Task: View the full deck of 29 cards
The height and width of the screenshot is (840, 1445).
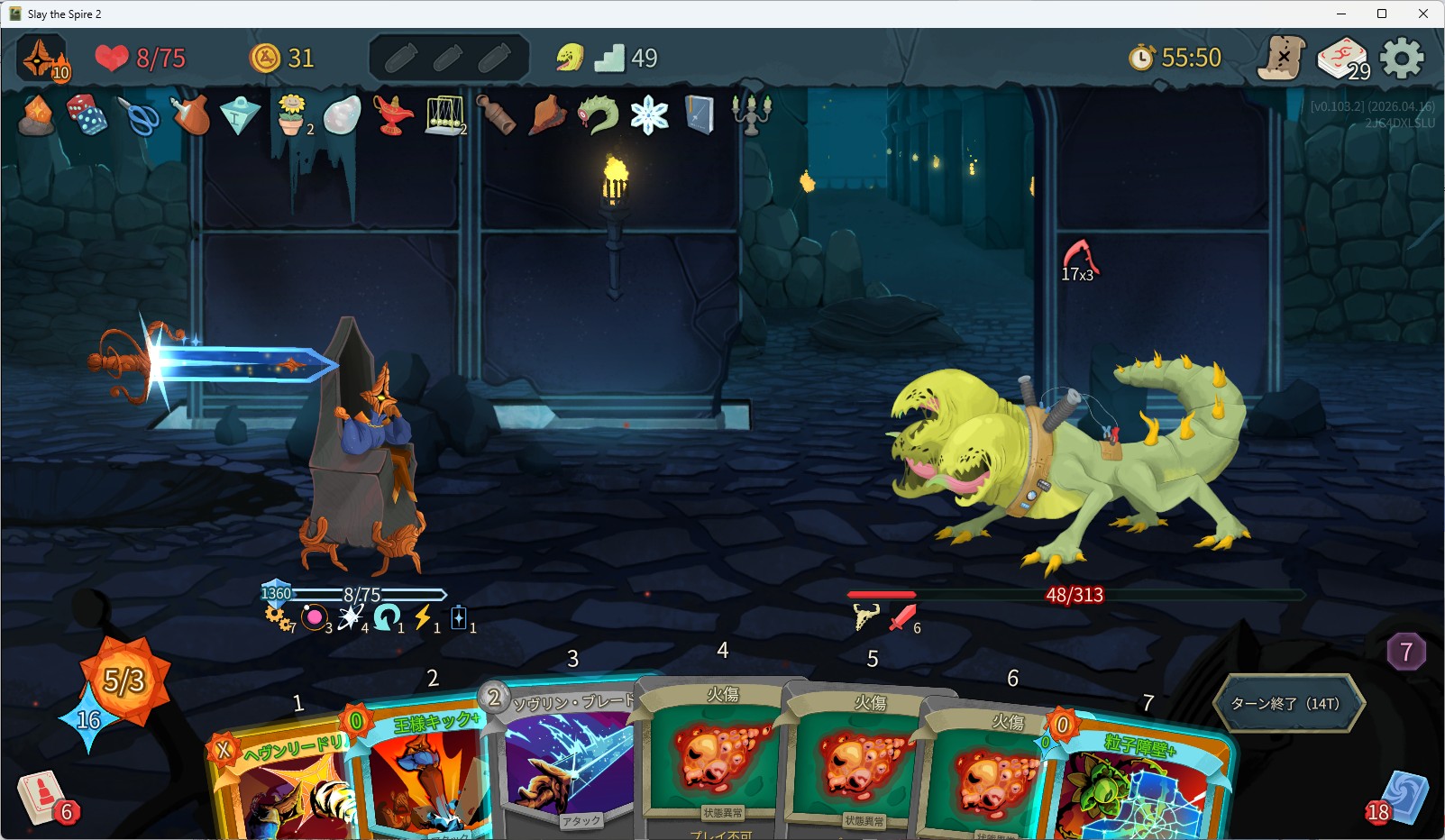Action: click(x=1343, y=59)
